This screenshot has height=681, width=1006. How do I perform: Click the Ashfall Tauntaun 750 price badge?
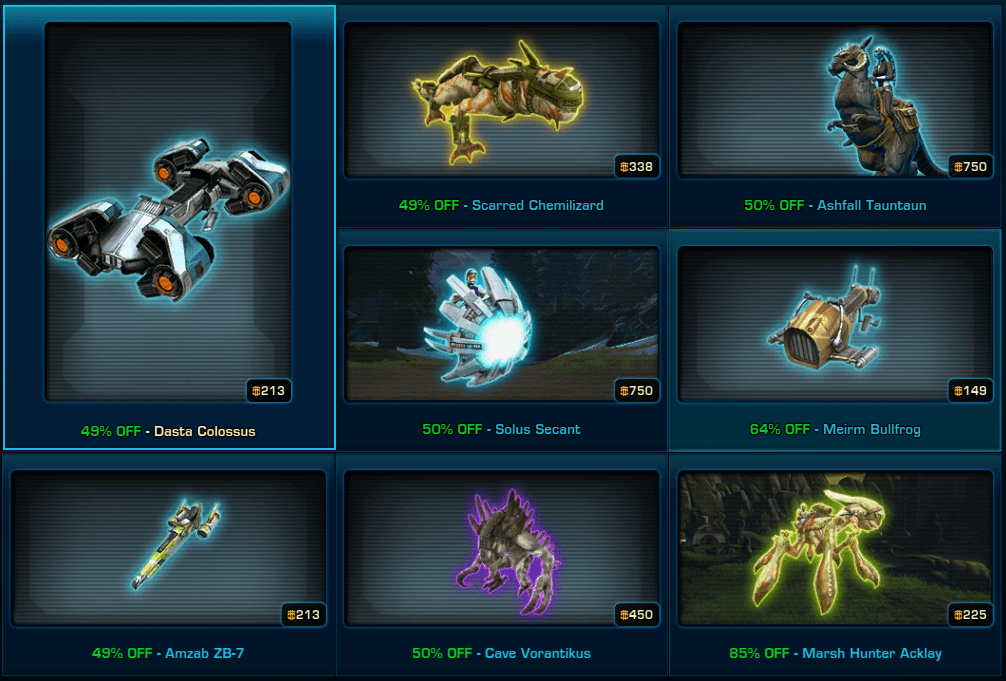tap(971, 167)
